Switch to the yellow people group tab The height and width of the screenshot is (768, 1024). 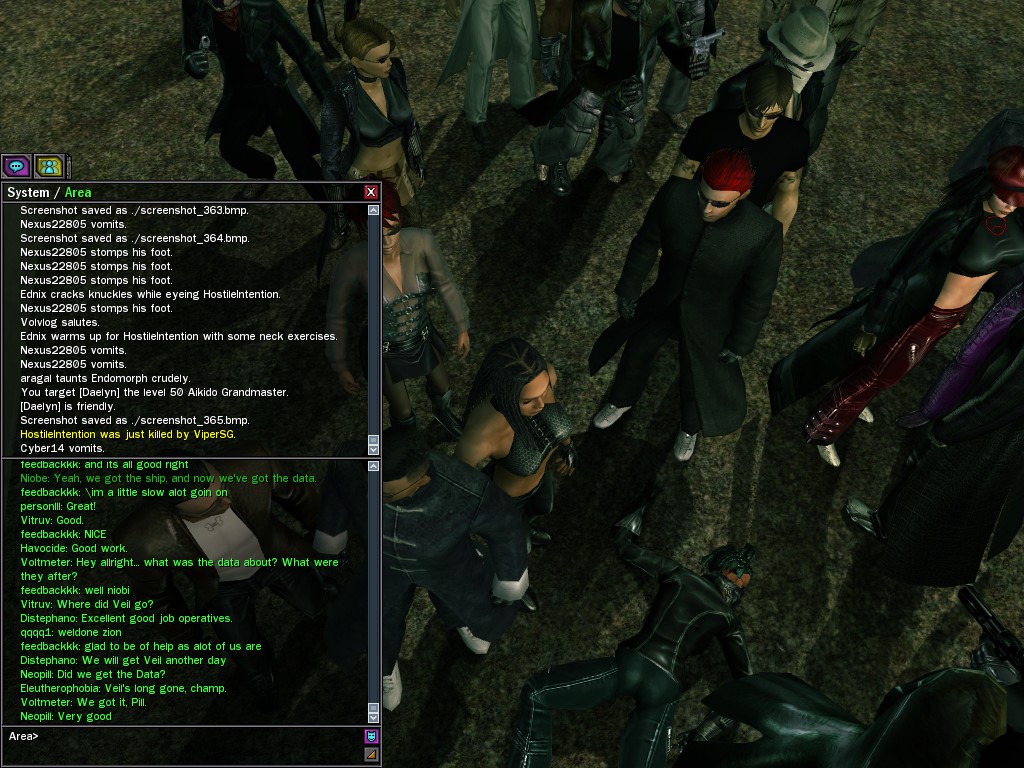48,166
